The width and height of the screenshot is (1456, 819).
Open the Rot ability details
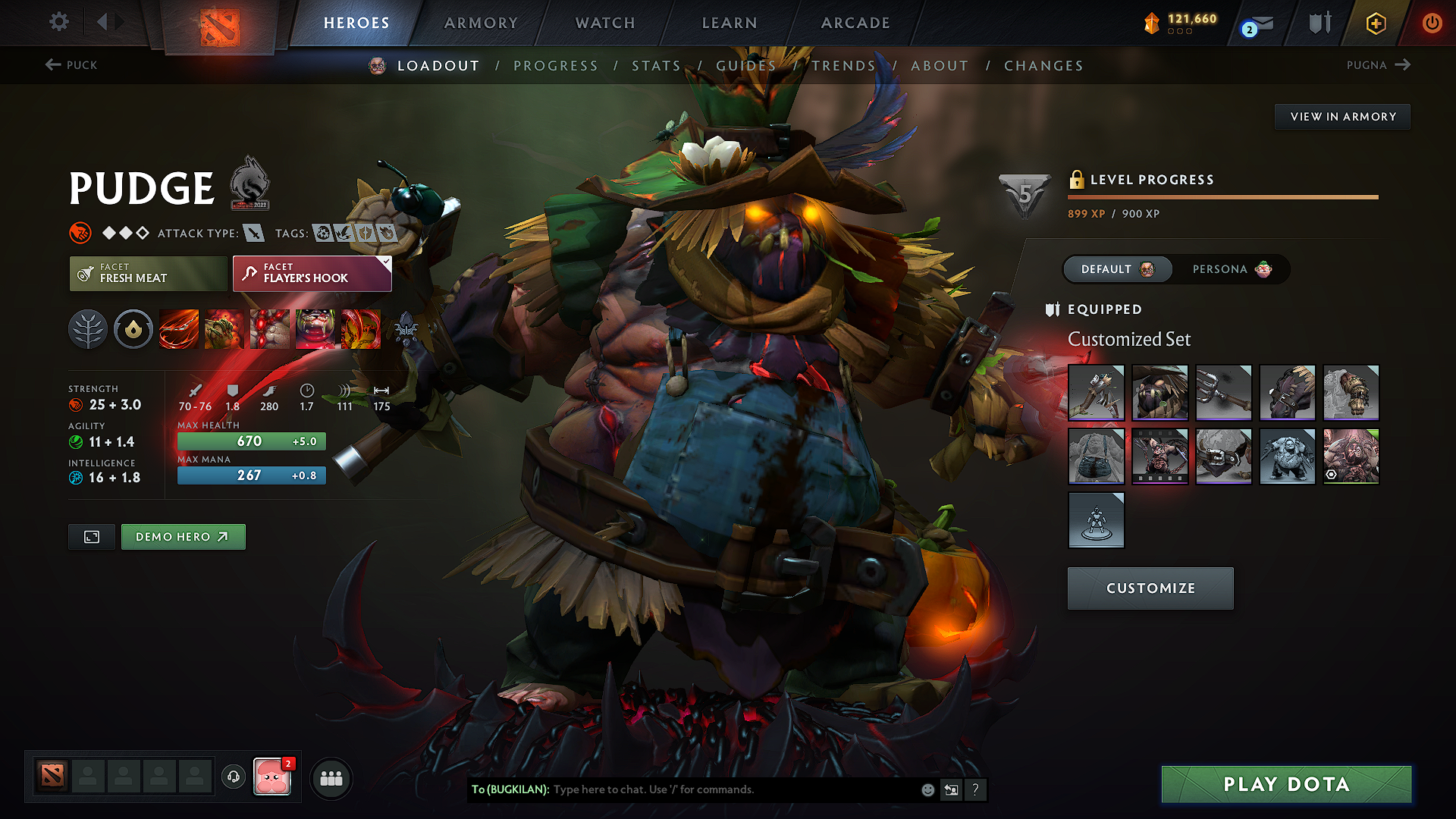point(224,329)
